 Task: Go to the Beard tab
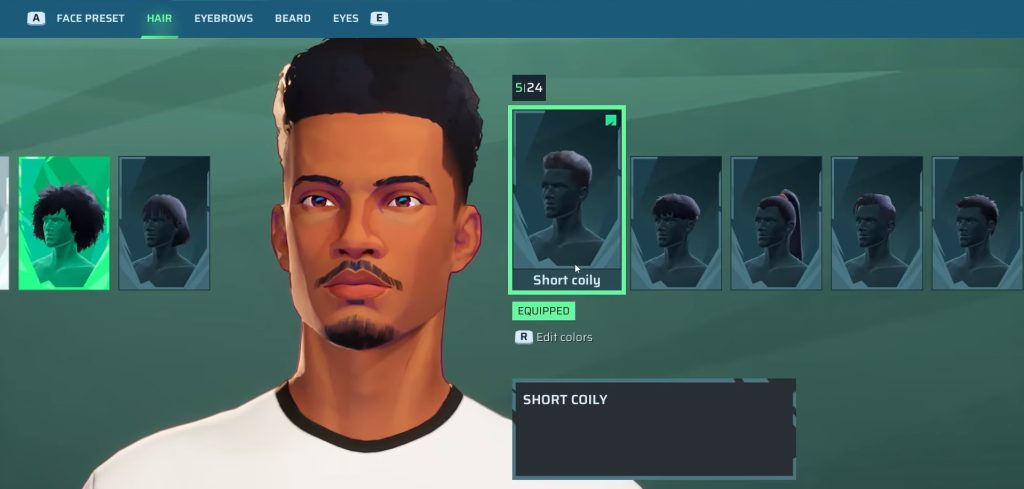pos(292,18)
